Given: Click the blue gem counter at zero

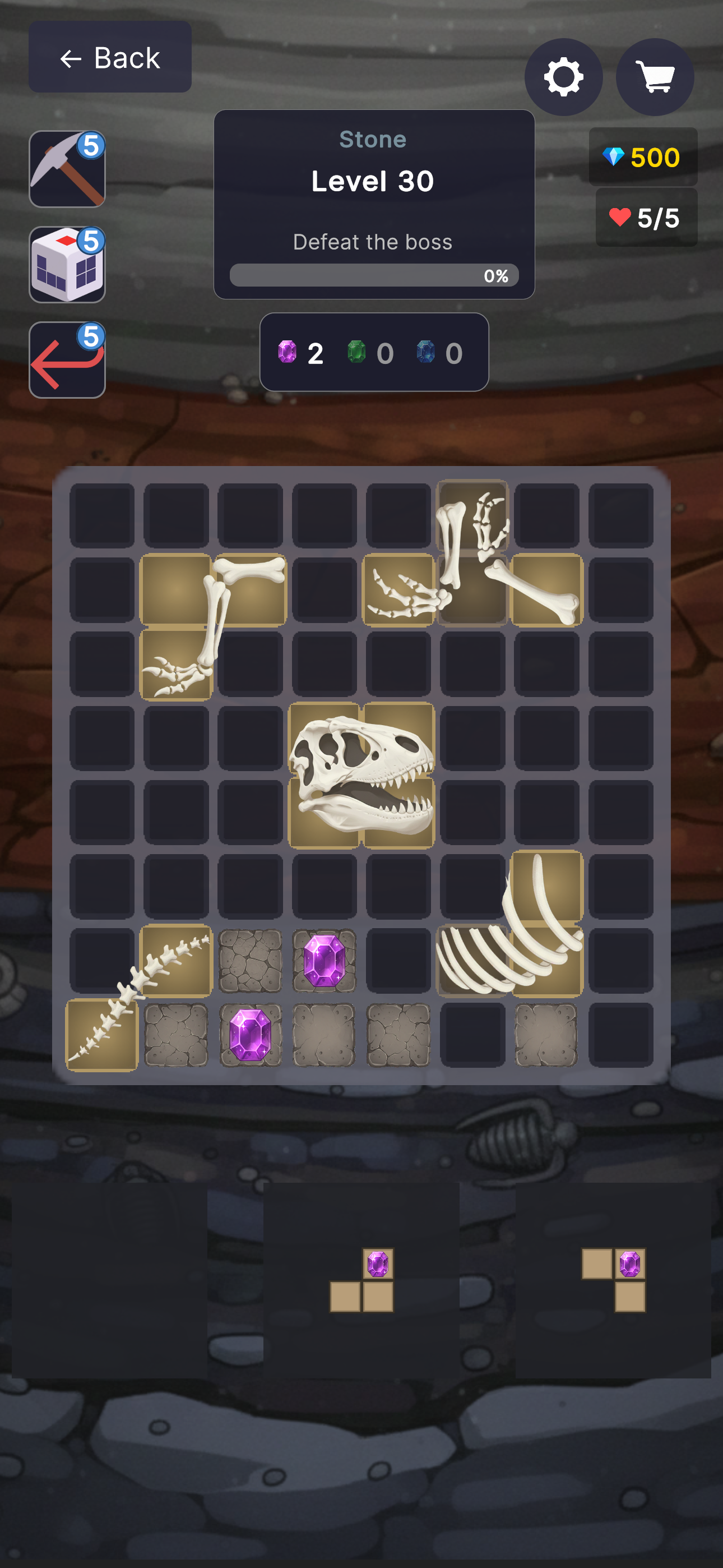Looking at the screenshot, I should pyautogui.click(x=438, y=353).
